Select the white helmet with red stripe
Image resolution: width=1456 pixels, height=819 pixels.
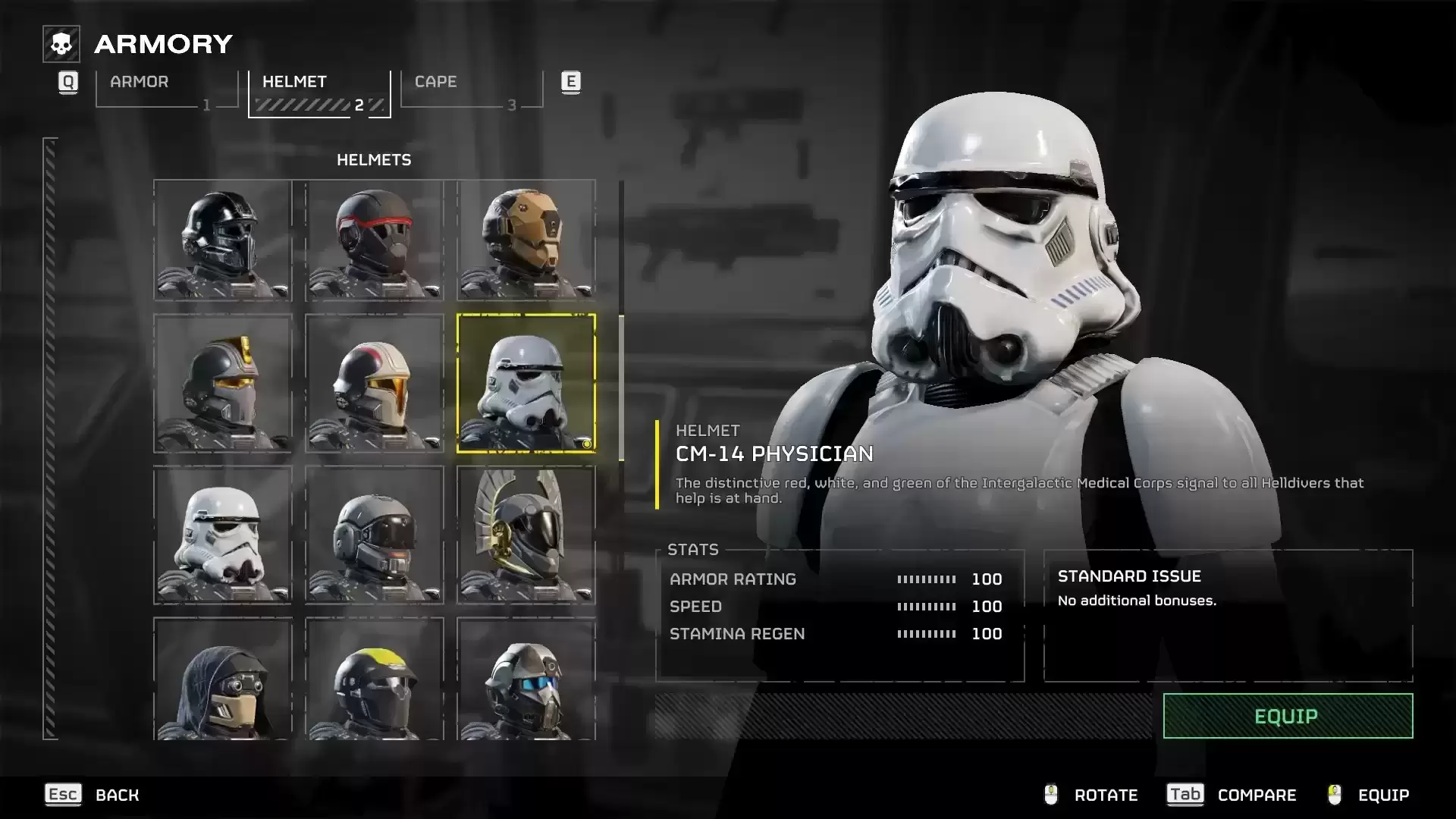point(375,384)
